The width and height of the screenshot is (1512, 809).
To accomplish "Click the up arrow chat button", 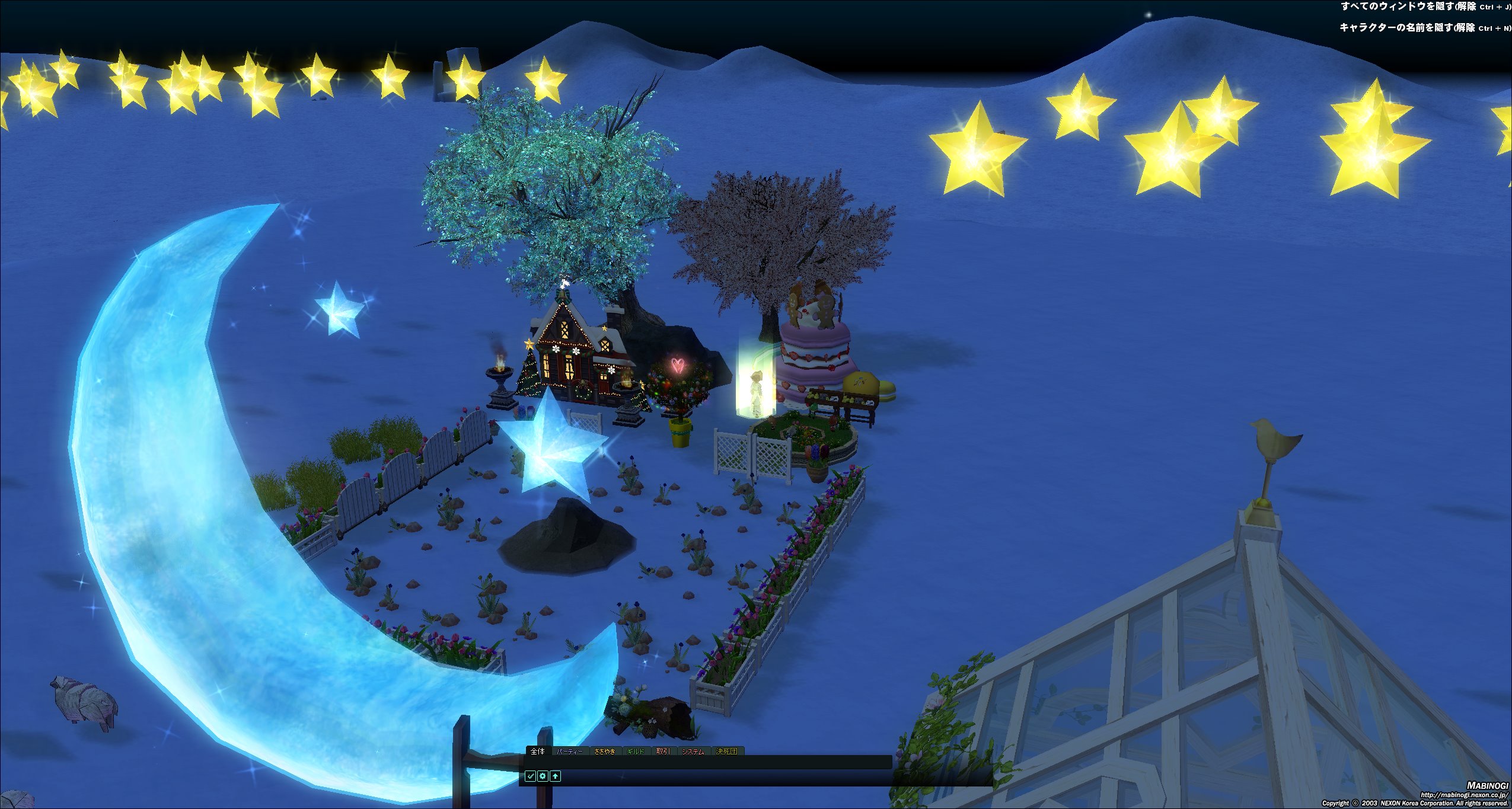I will (x=555, y=776).
